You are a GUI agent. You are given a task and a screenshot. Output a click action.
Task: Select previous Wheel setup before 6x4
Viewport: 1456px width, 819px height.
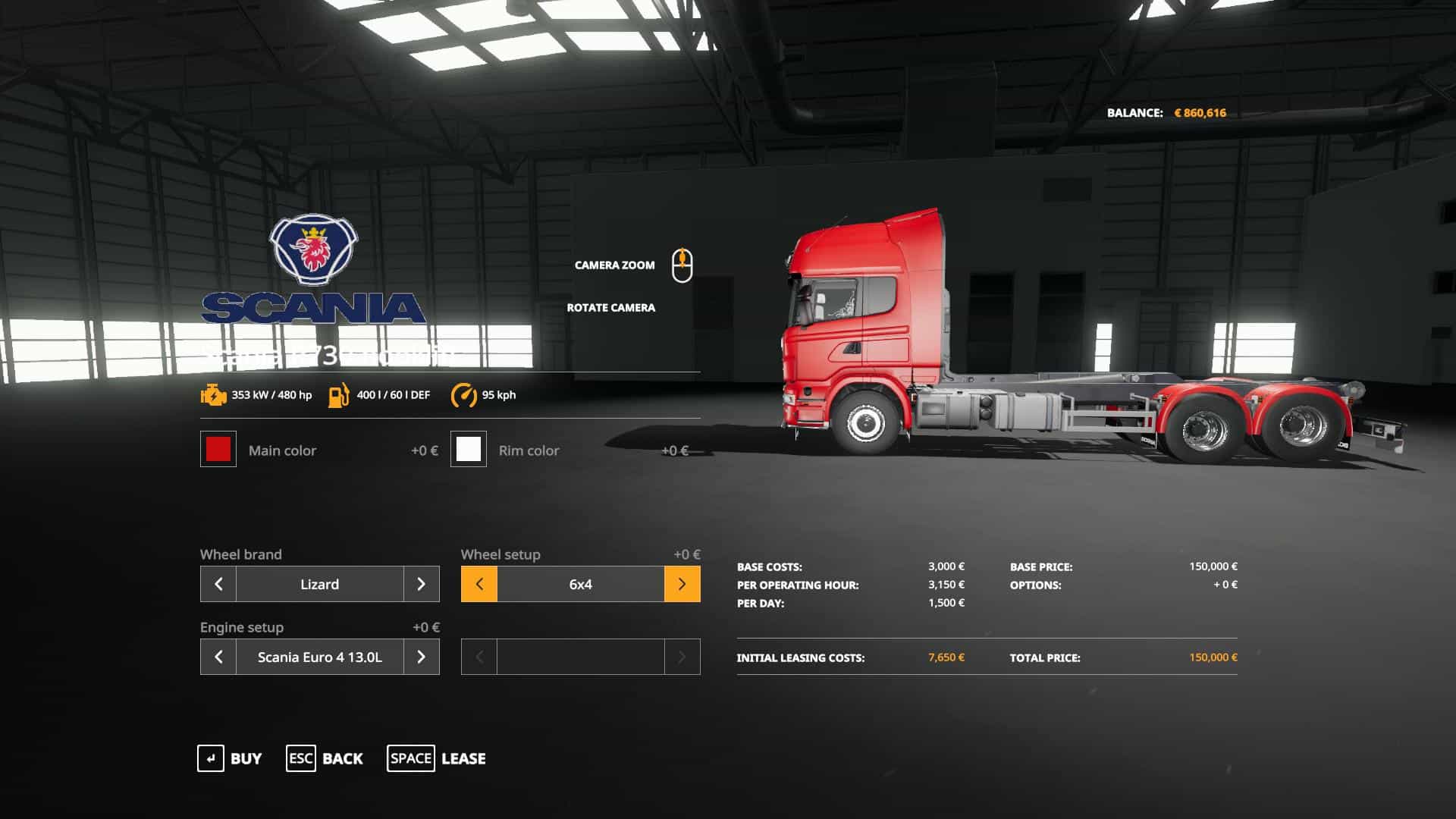pyautogui.click(x=479, y=584)
